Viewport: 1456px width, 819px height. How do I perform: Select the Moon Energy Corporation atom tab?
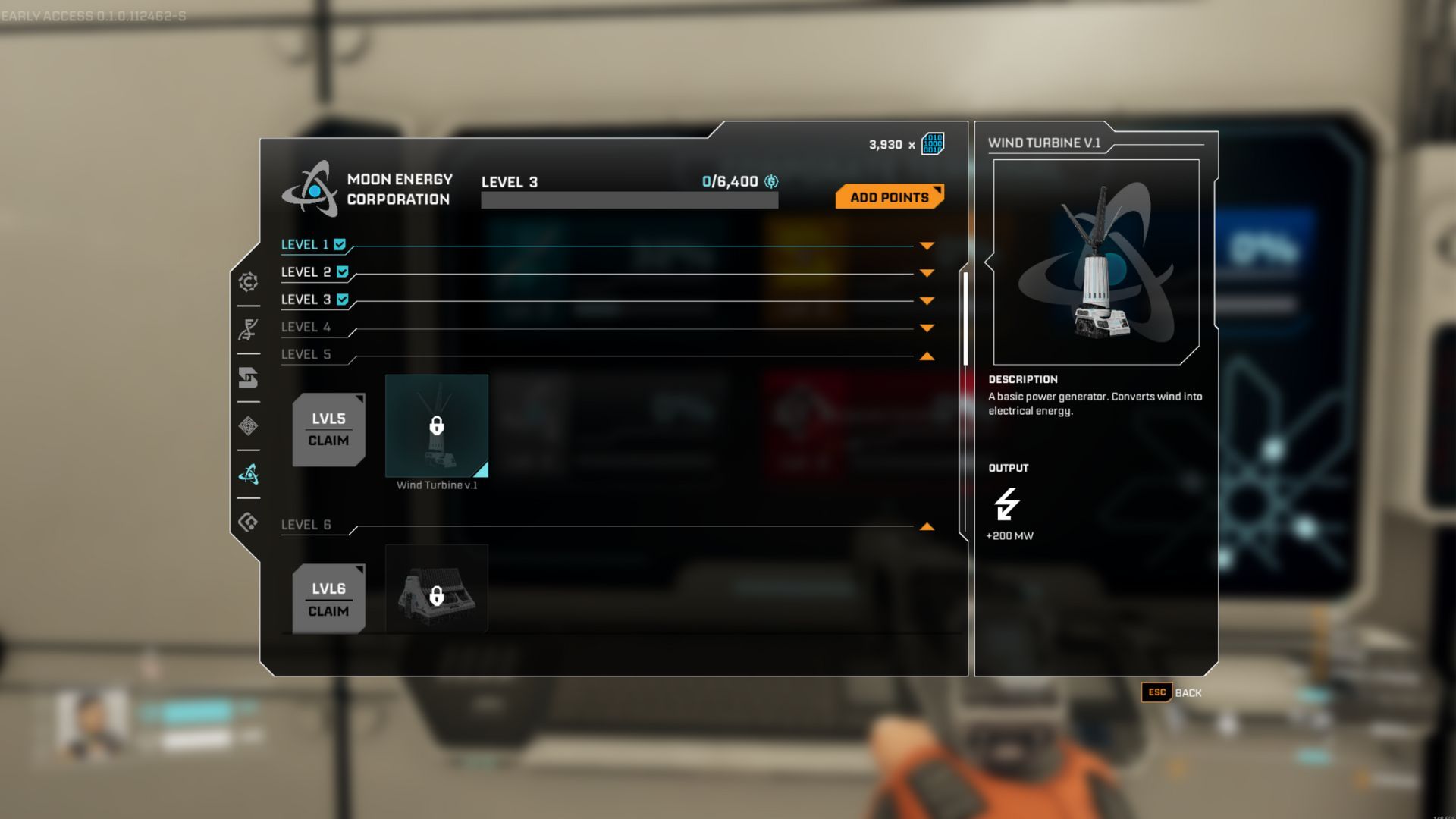point(248,475)
